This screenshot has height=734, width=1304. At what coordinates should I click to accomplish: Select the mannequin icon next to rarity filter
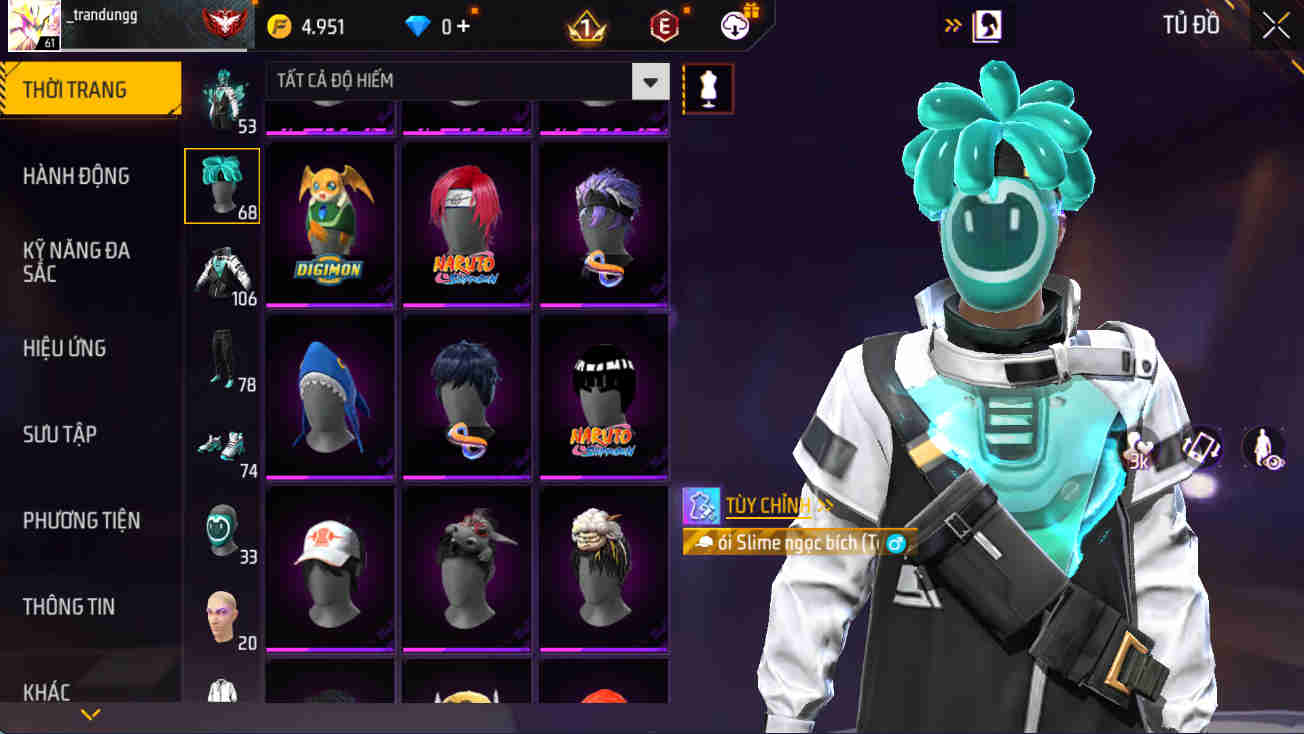[708, 88]
